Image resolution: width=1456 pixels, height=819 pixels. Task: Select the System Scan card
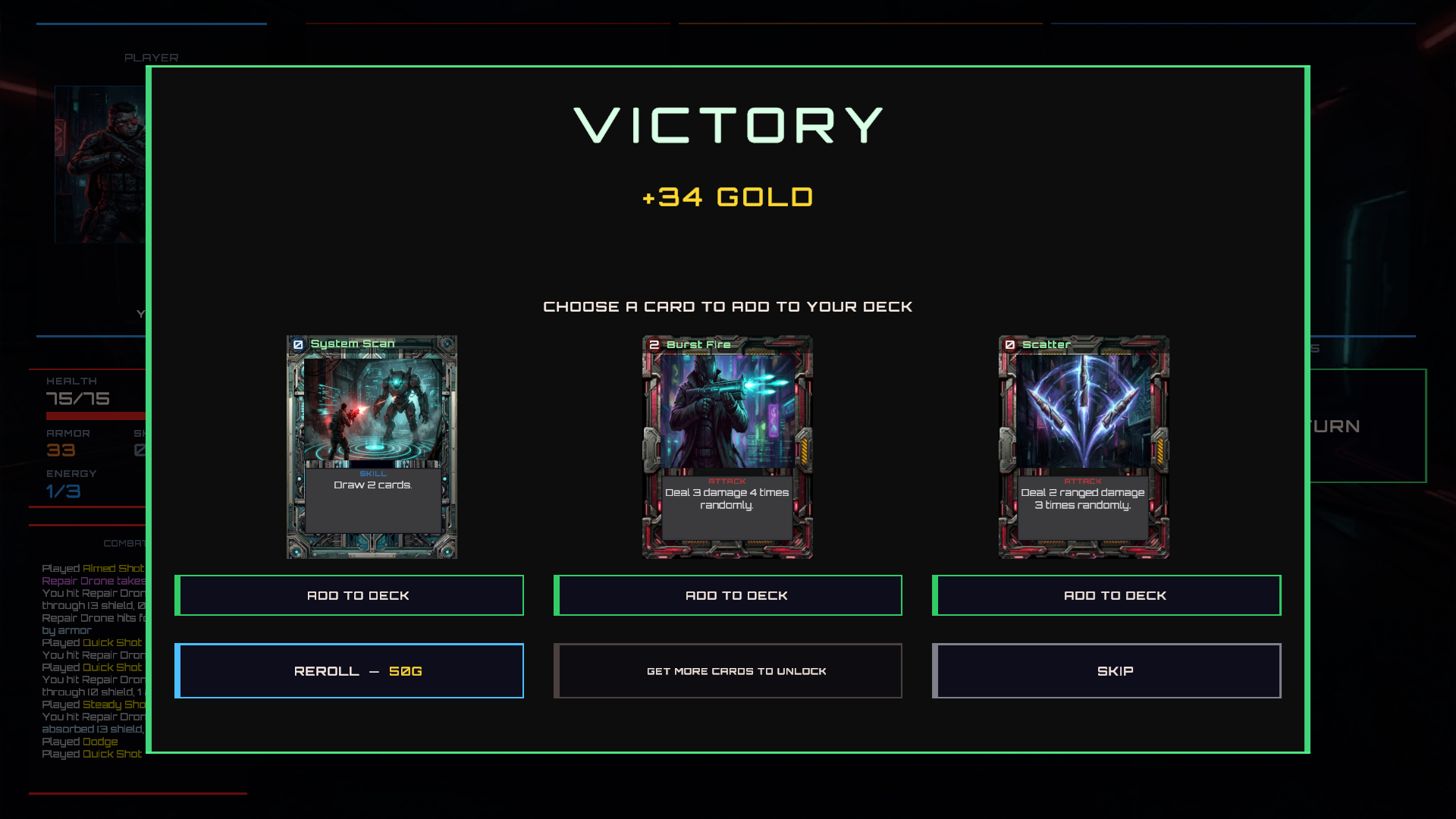tap(372, 447)
